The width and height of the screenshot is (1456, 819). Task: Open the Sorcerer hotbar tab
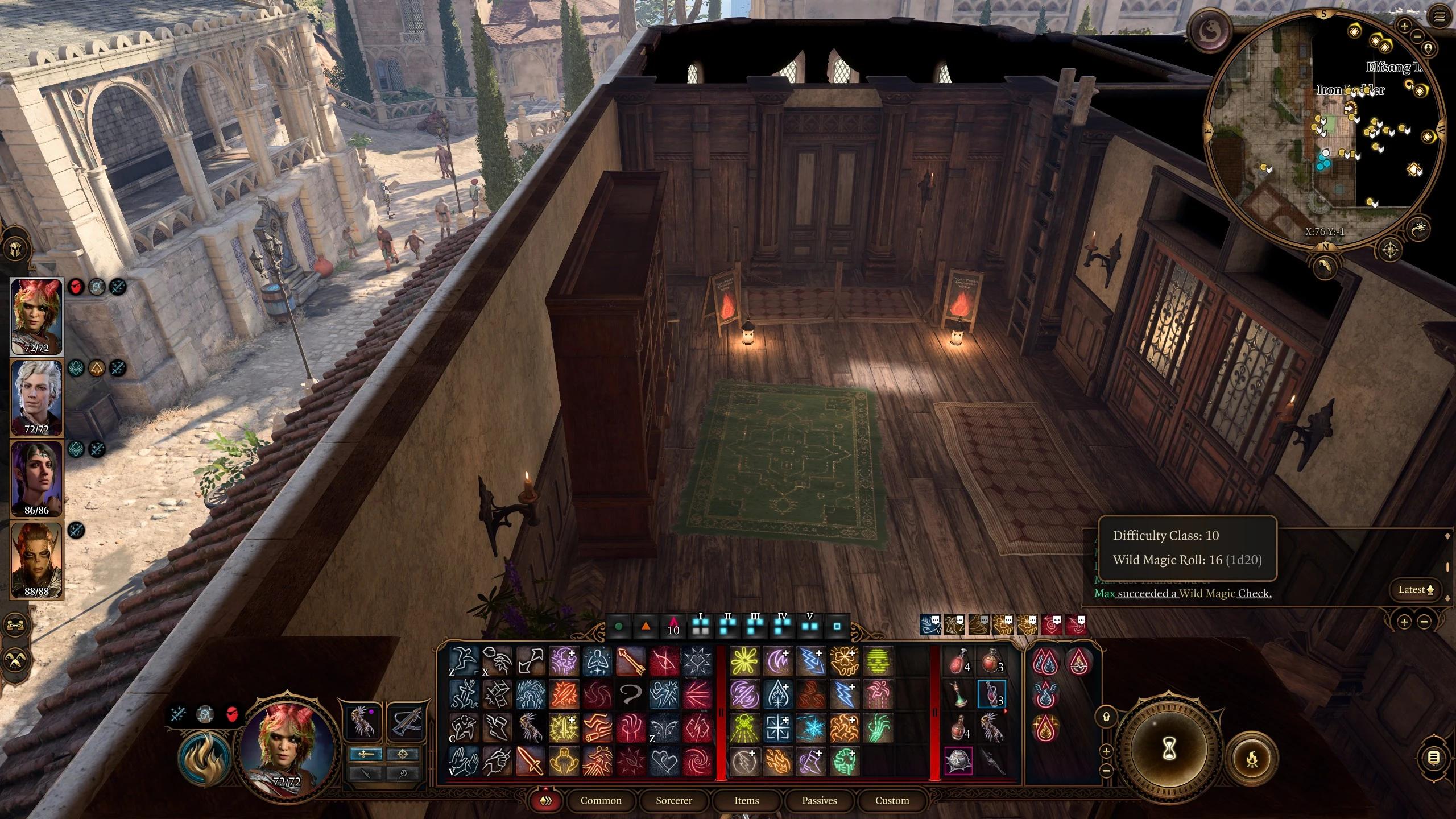tap(673, 800)
